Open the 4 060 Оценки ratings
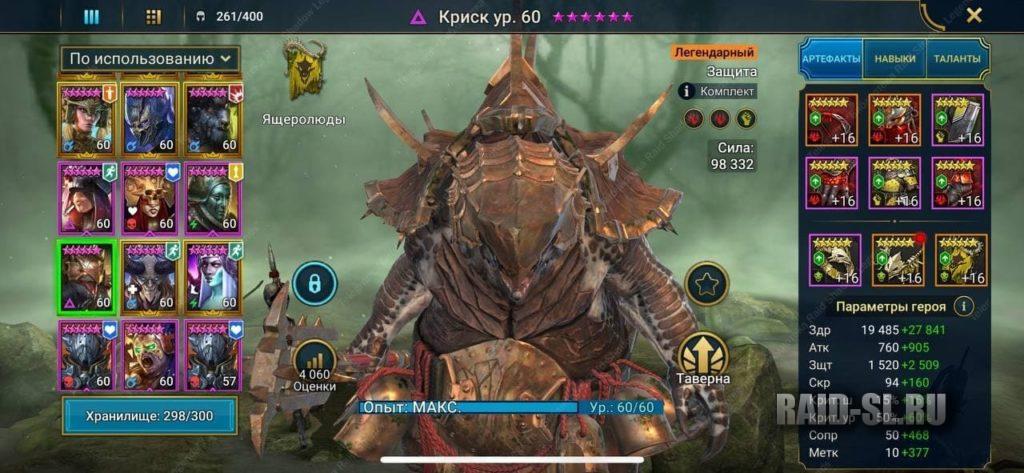 point(312,365)
